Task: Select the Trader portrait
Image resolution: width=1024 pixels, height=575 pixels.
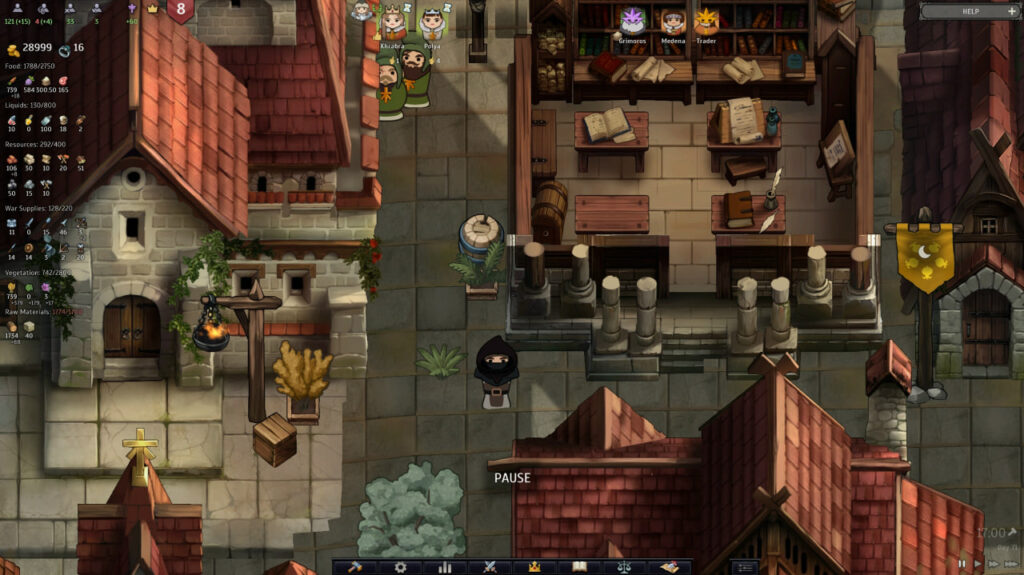Action: tap(707, 21)
